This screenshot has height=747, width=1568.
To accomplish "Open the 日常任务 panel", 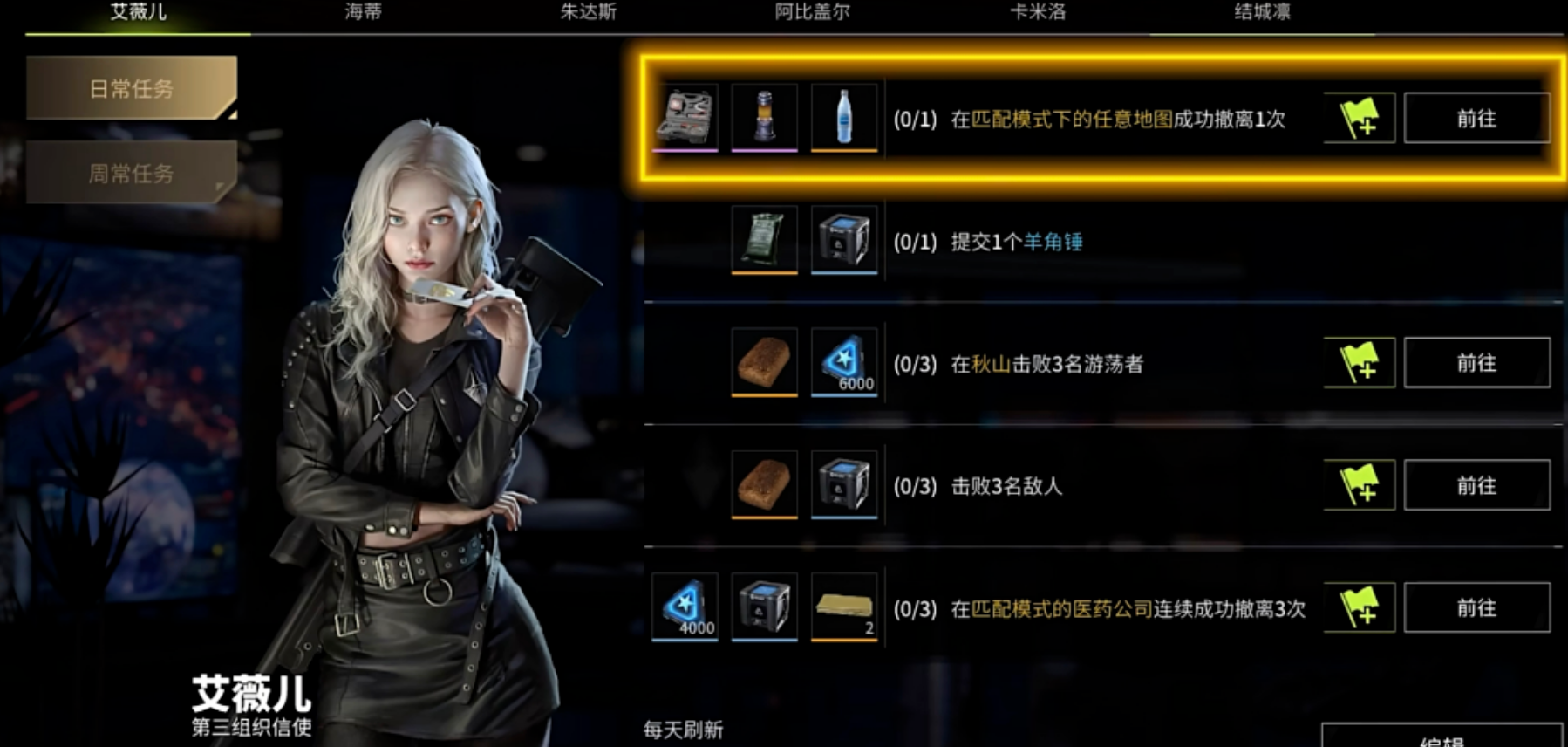I will click(131, 88).
